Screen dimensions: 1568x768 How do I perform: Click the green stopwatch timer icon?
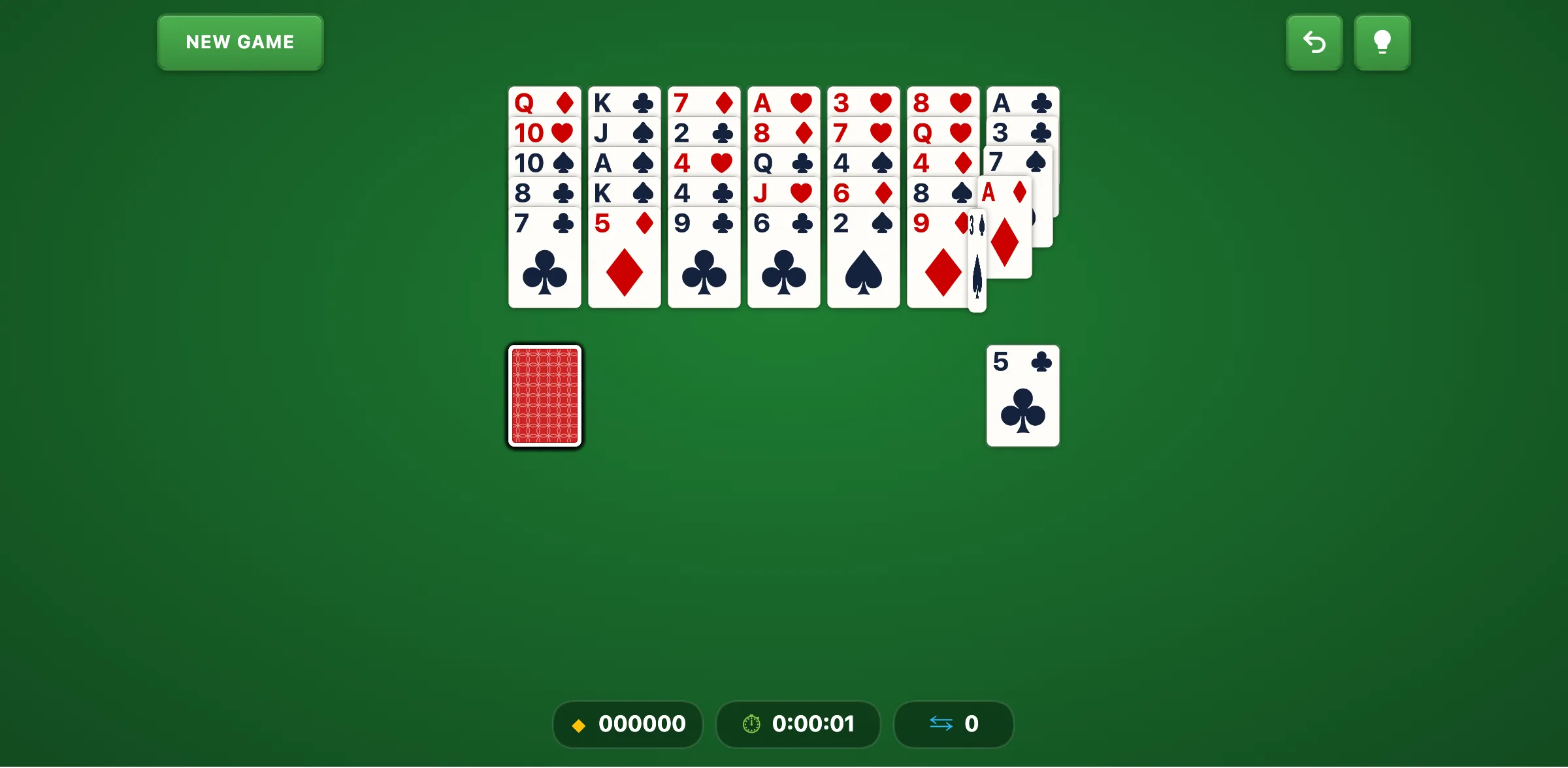(750, 724)
